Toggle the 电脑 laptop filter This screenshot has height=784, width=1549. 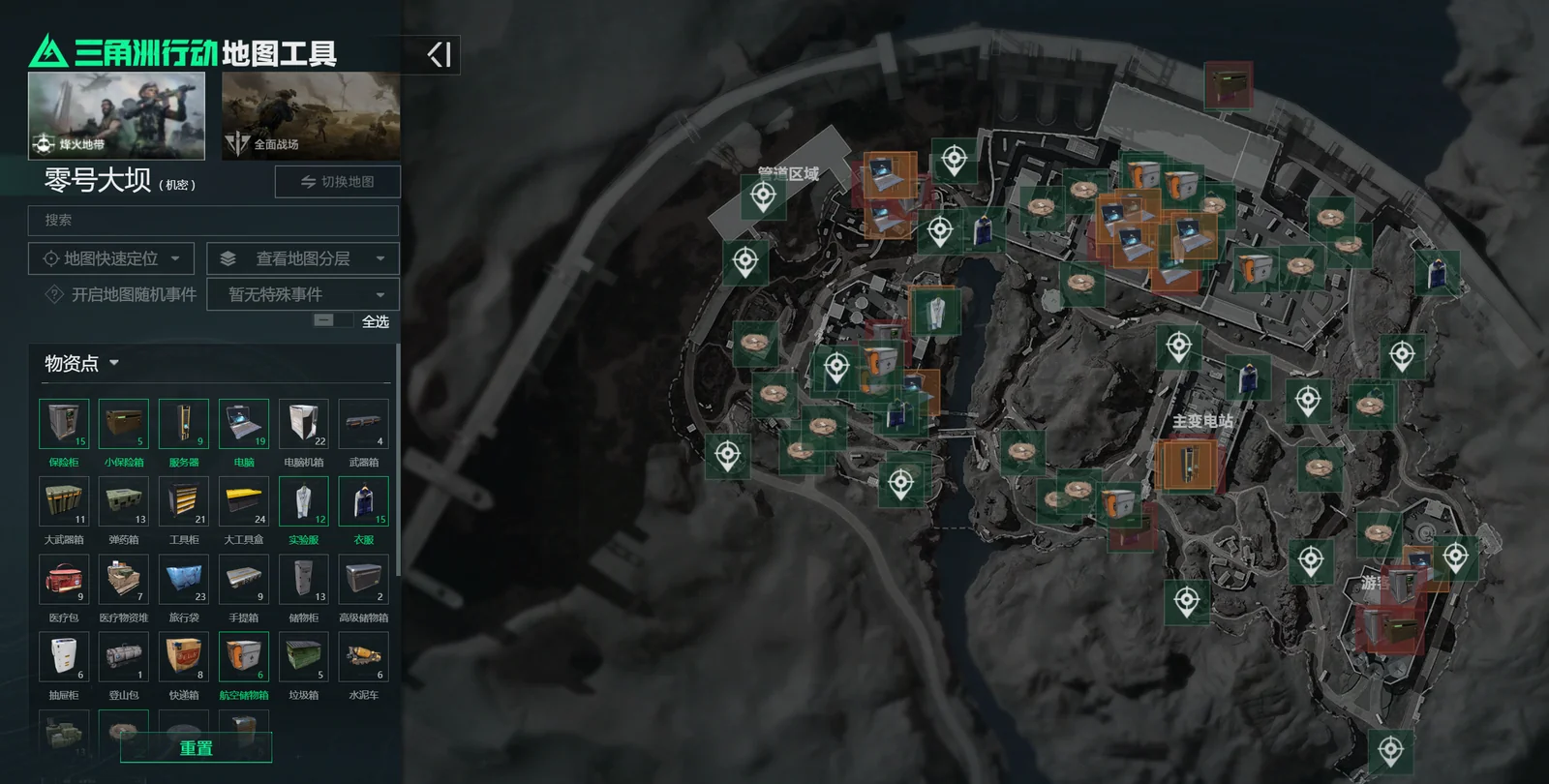tap(244, 424)
